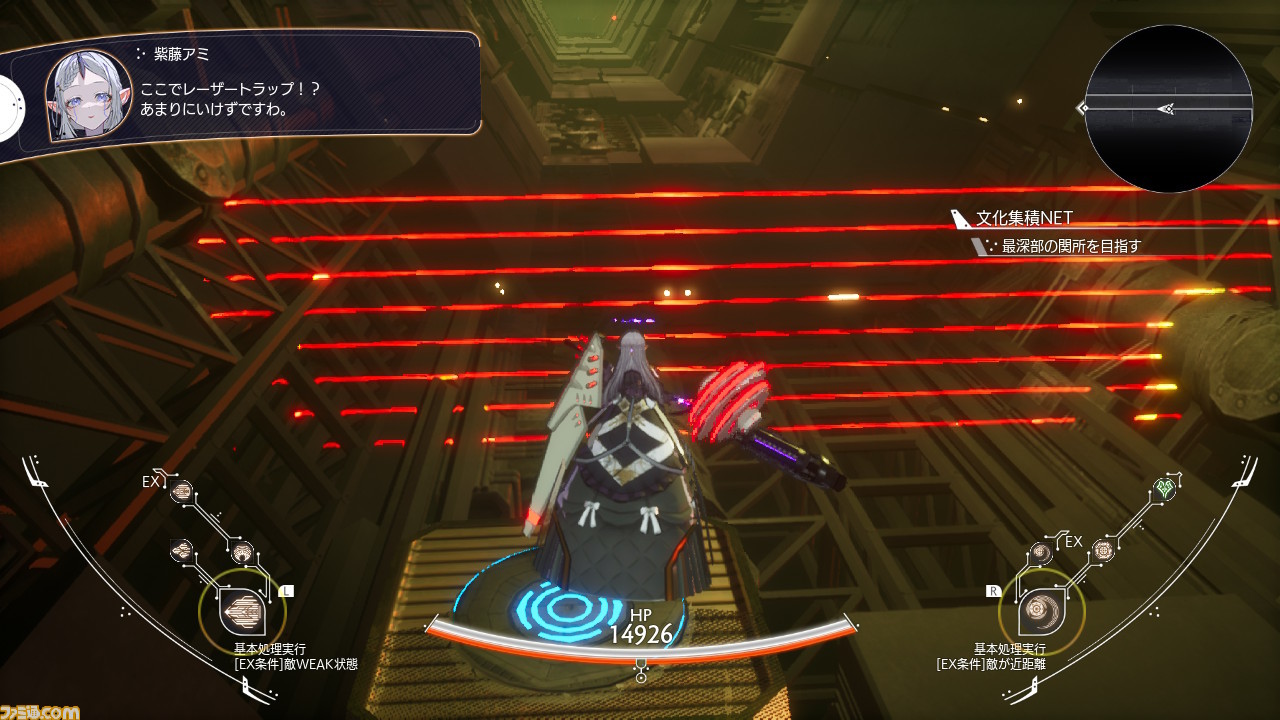The height and width of the screenshot is (720, 1280).
Task: Open the 最深部の関所を目指す objective entry
Action: coord(1070,245)
